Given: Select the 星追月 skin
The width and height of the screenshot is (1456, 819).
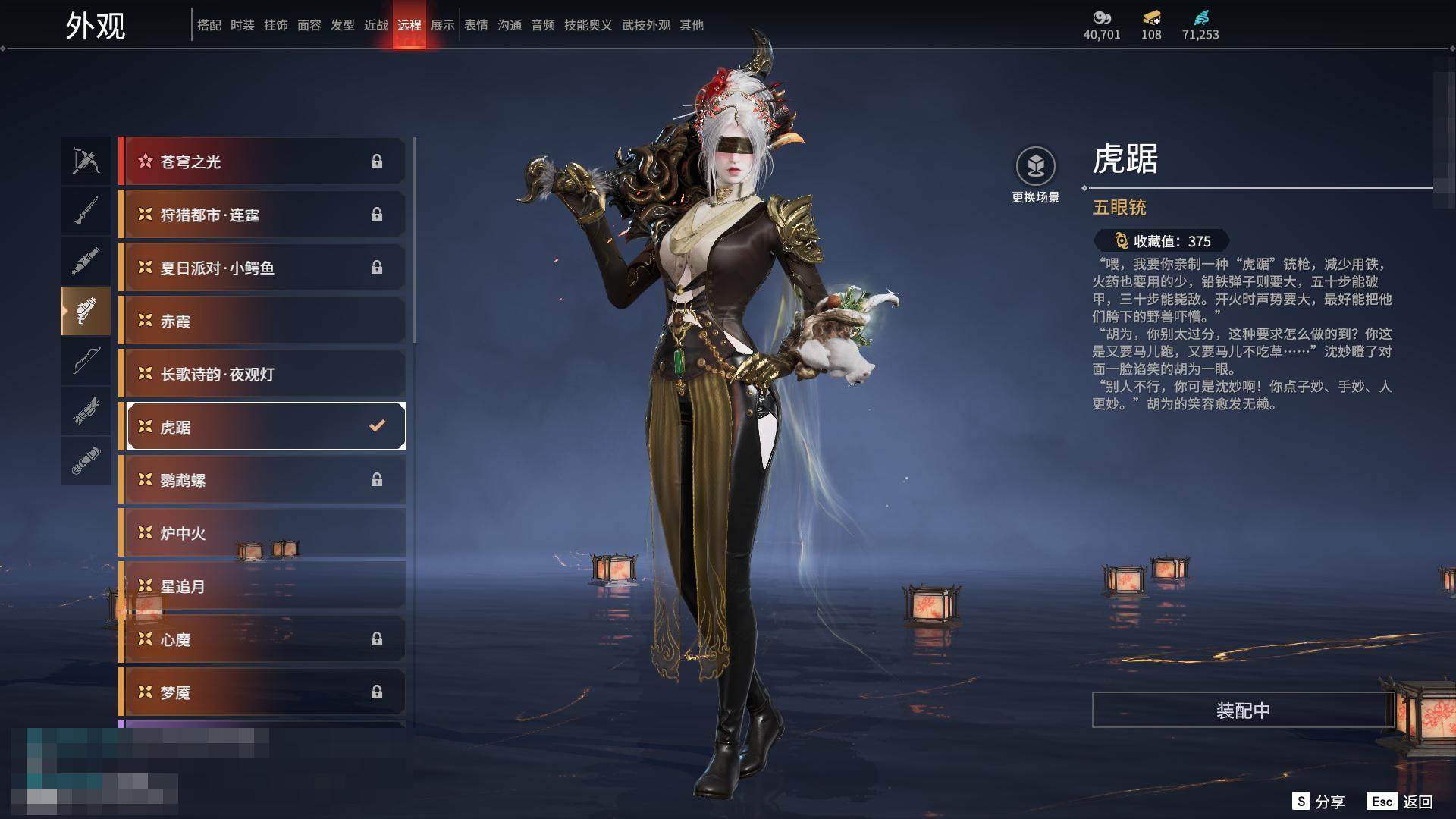Looking at the screenshot, I should click(262, 586).
